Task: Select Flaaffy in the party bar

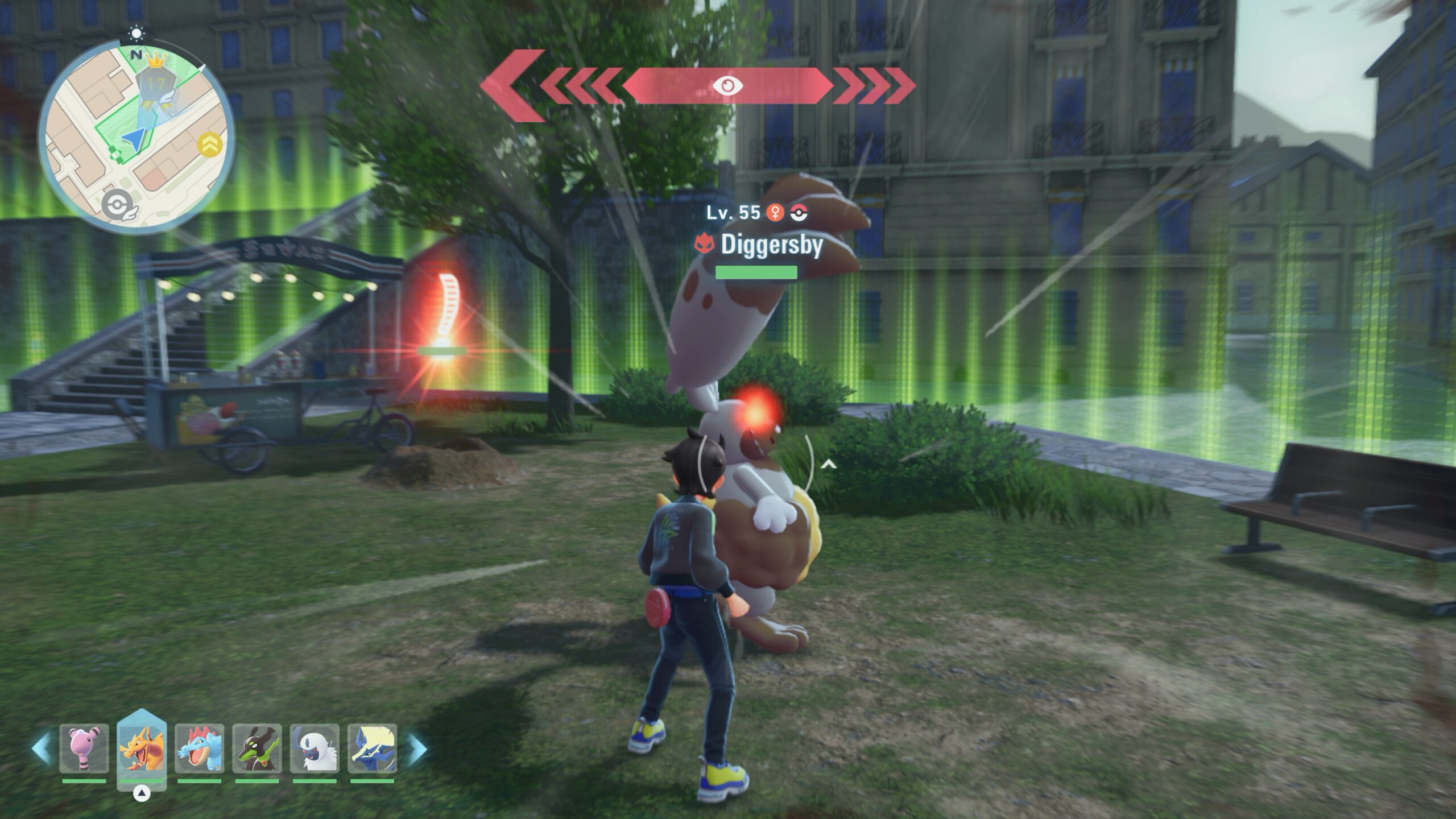Action: (x=84, y=748)
